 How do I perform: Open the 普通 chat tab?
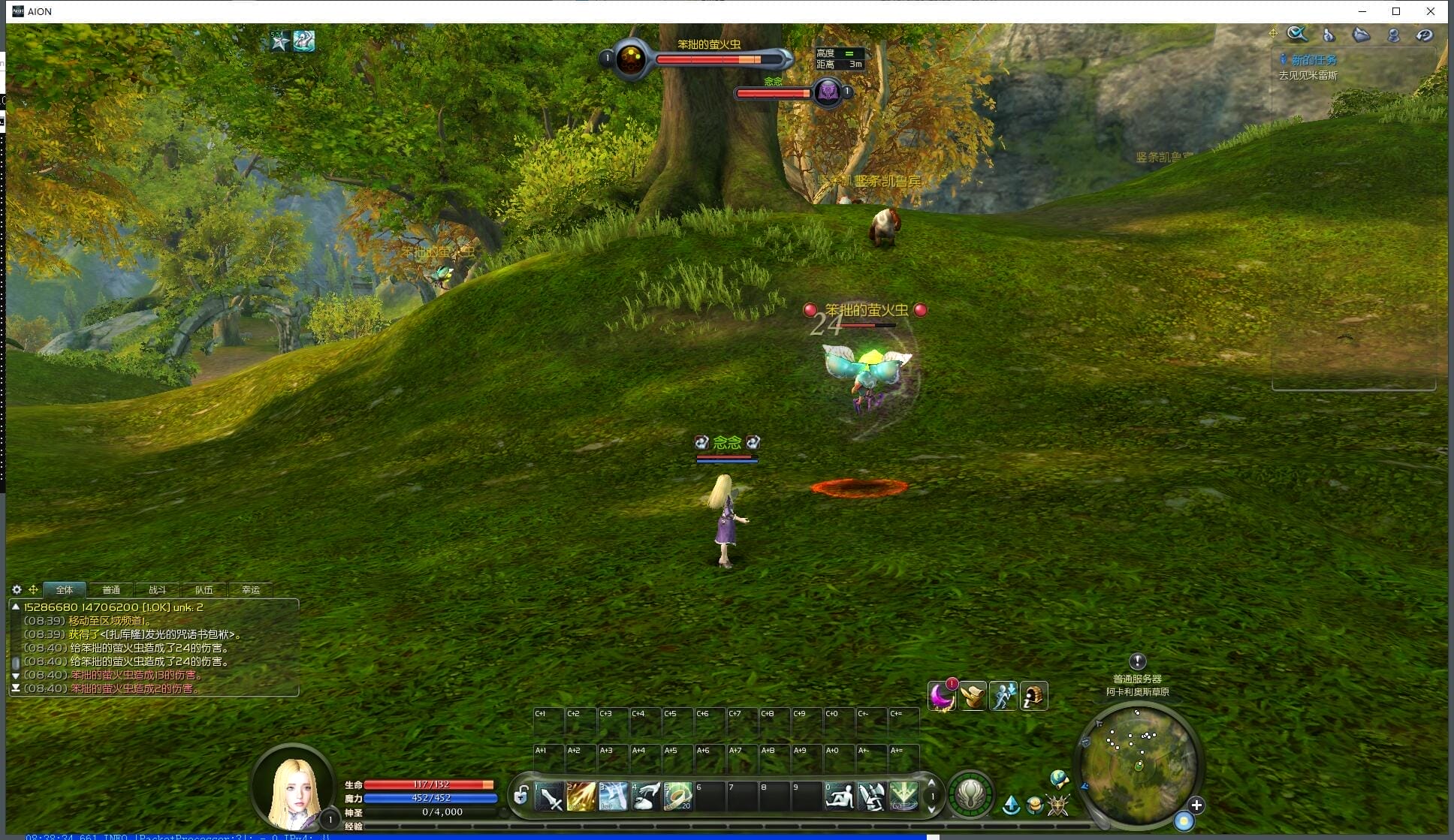click(111, 590)
